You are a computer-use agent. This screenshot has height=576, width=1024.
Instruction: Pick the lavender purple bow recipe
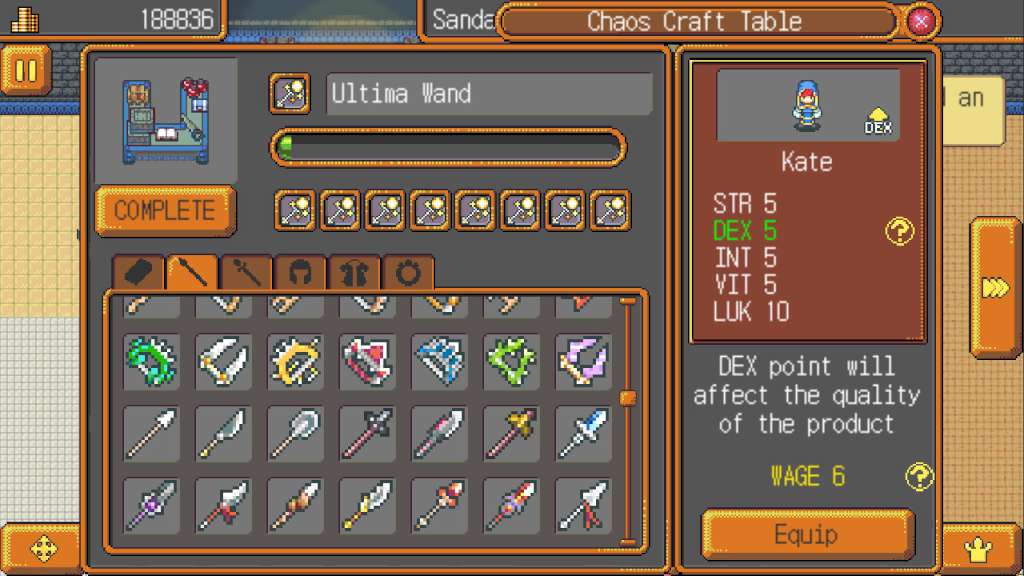point(583,361)
